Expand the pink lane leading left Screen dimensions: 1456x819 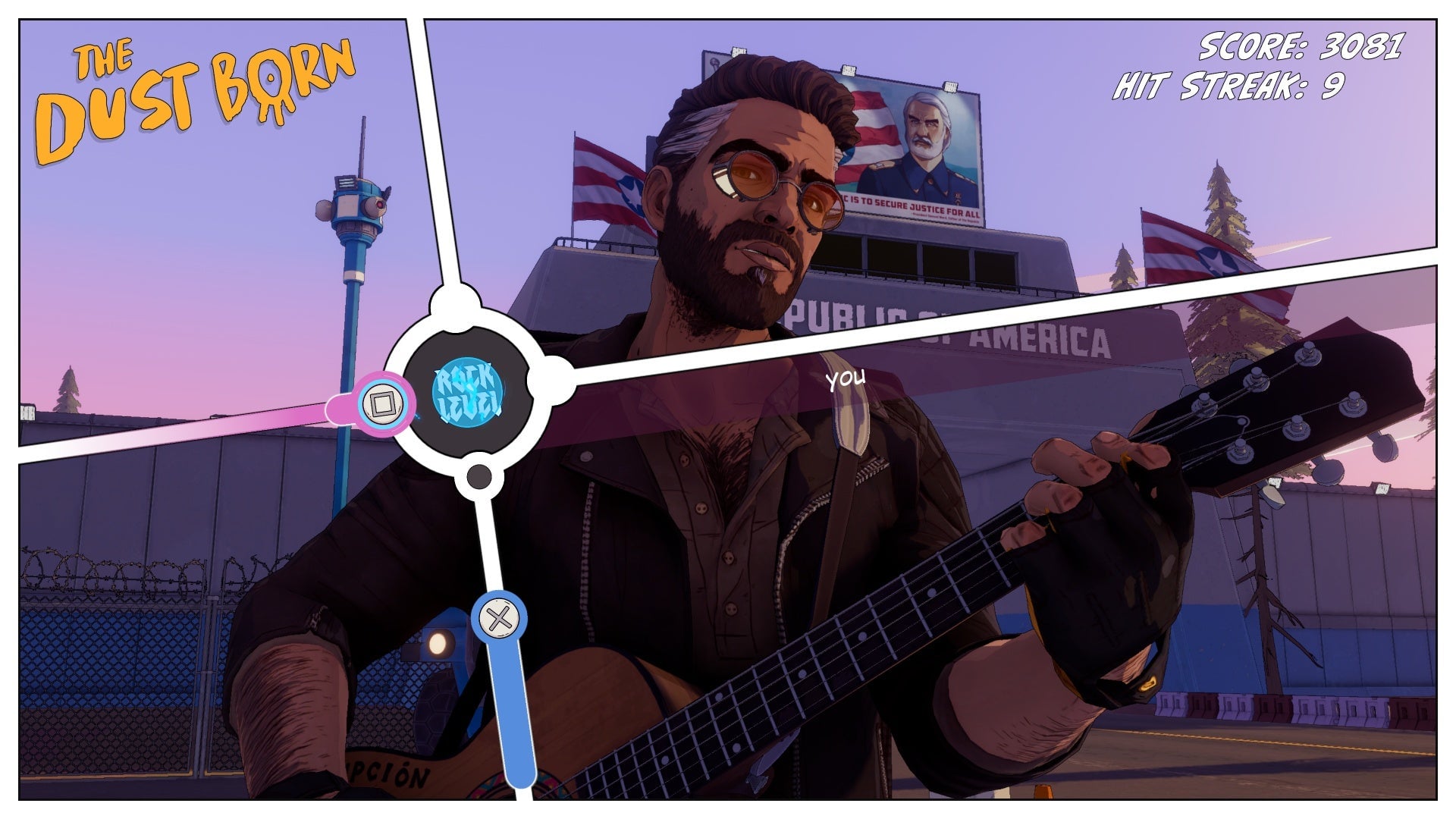pos(227,427)
